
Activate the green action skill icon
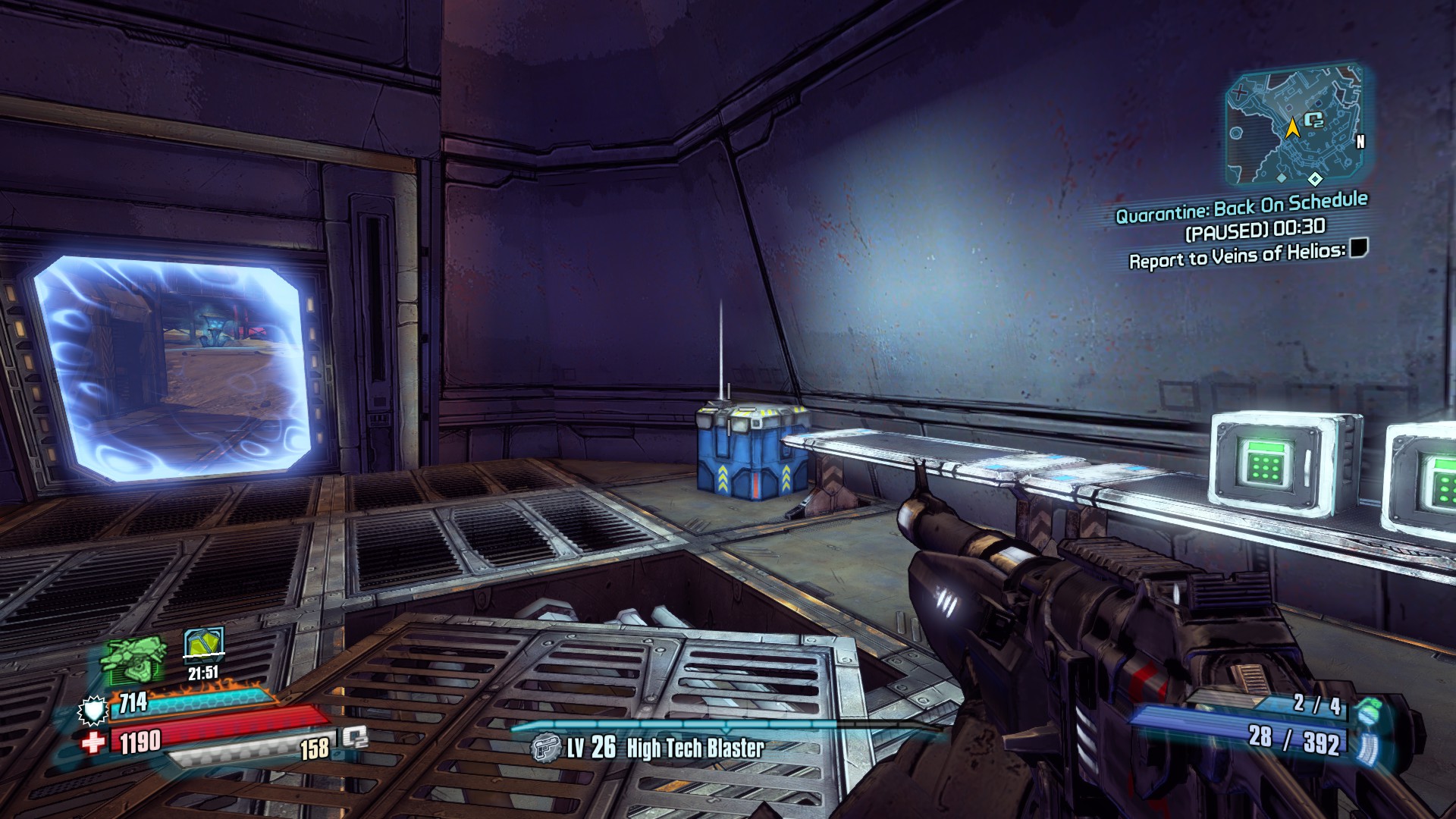(134, 659)
